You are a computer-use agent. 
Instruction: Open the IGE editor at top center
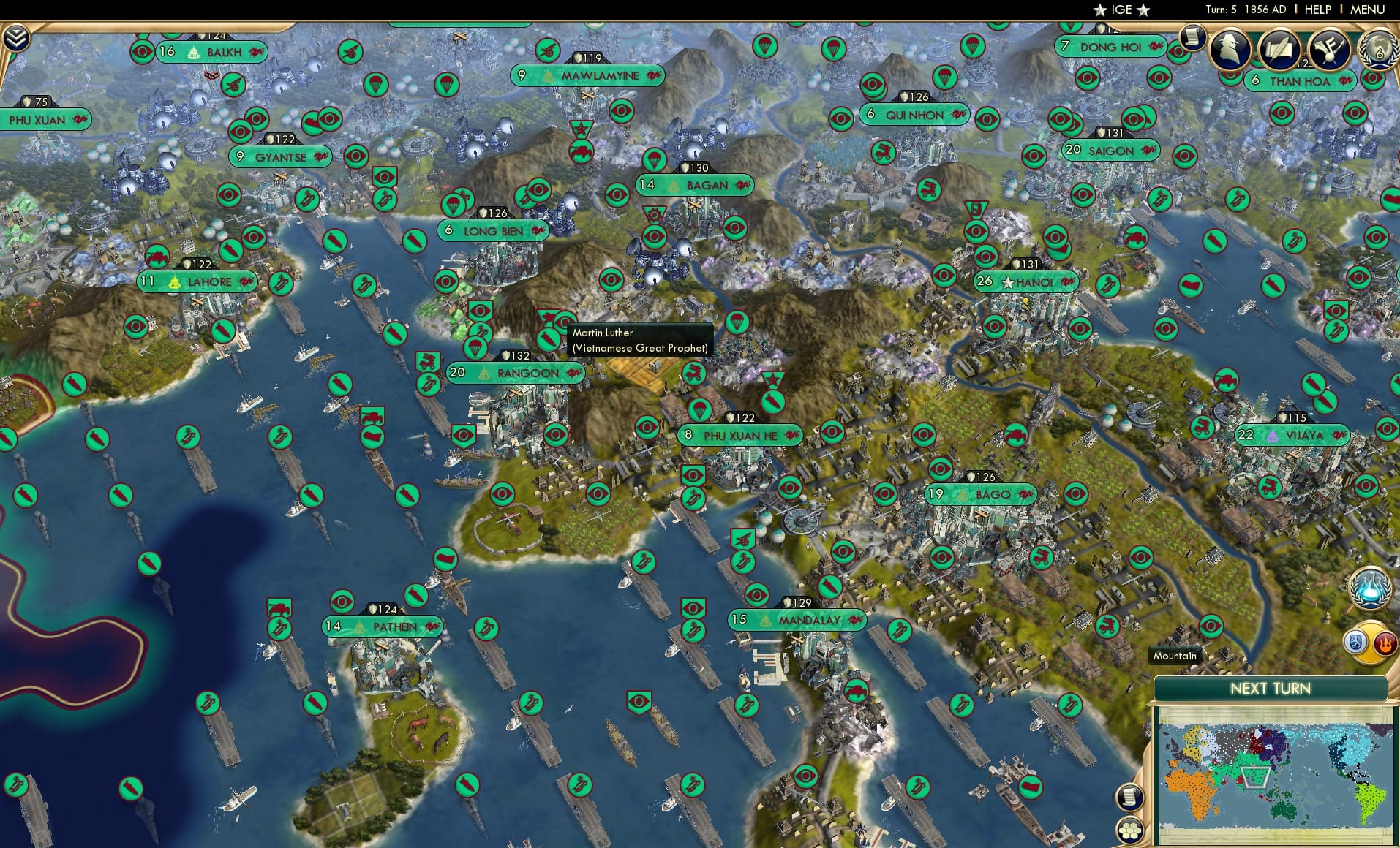1121,10
